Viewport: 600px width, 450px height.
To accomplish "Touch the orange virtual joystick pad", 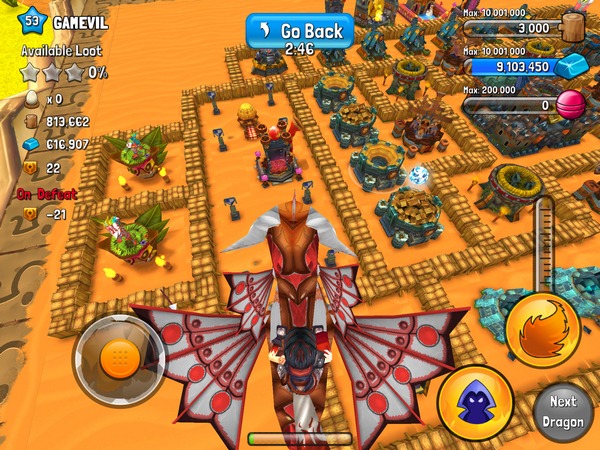I will coord(119,354).
